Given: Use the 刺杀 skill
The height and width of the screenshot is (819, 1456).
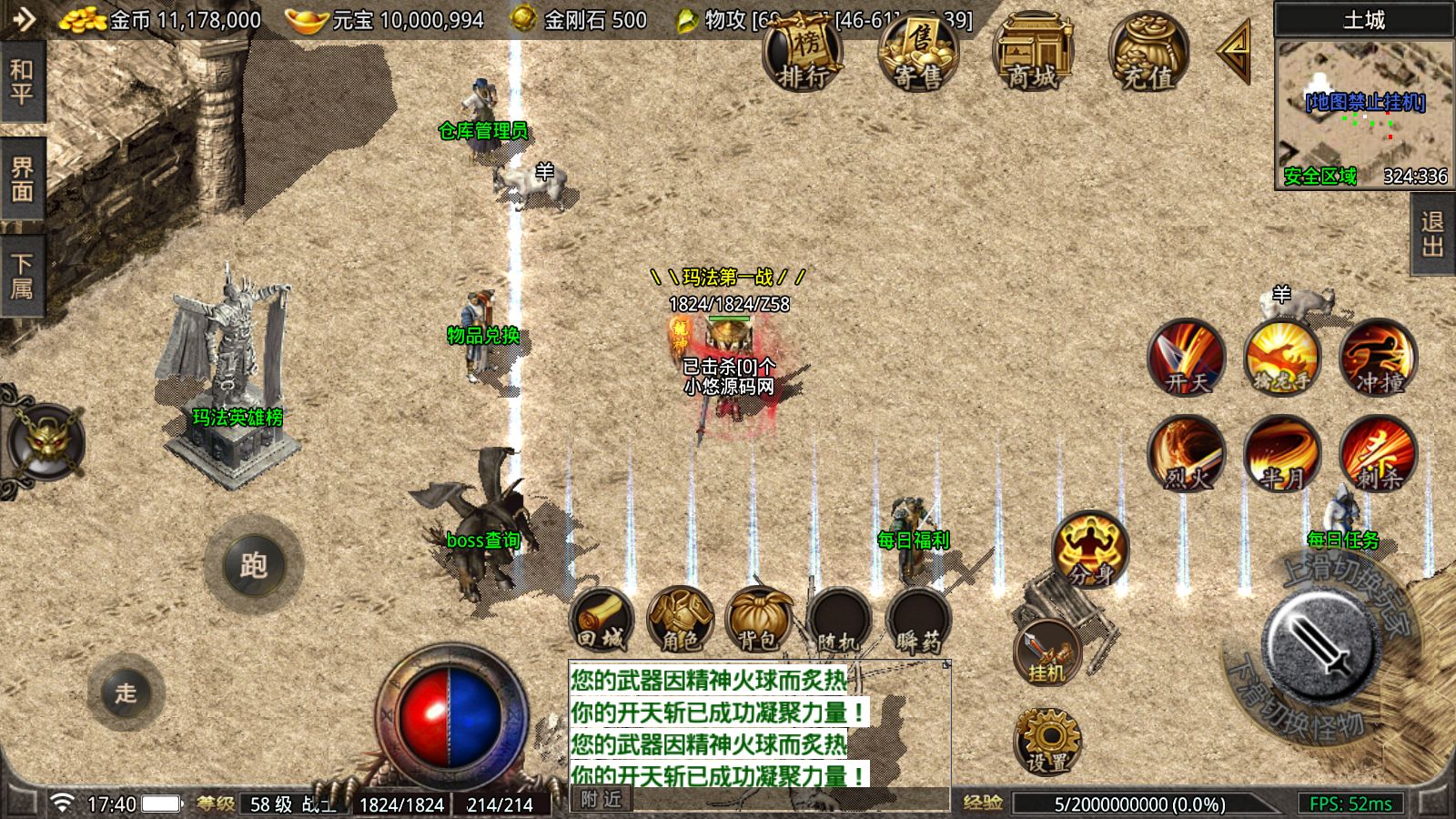Looking at the screenshot, I should 1378,453.
